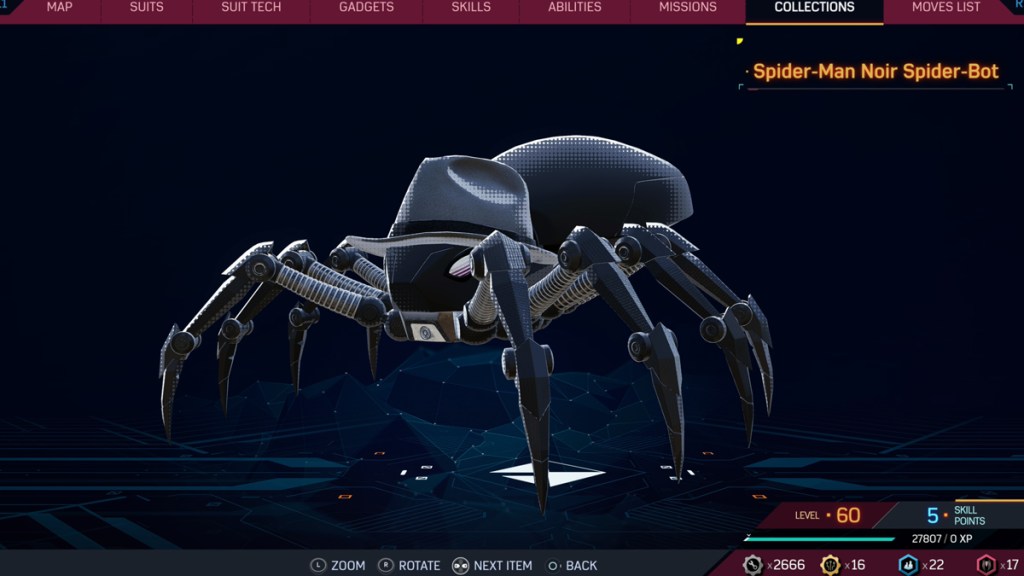Show the Skills tab
The width and height of the screenshot is (1024, 576).
(x=471, y=8)
